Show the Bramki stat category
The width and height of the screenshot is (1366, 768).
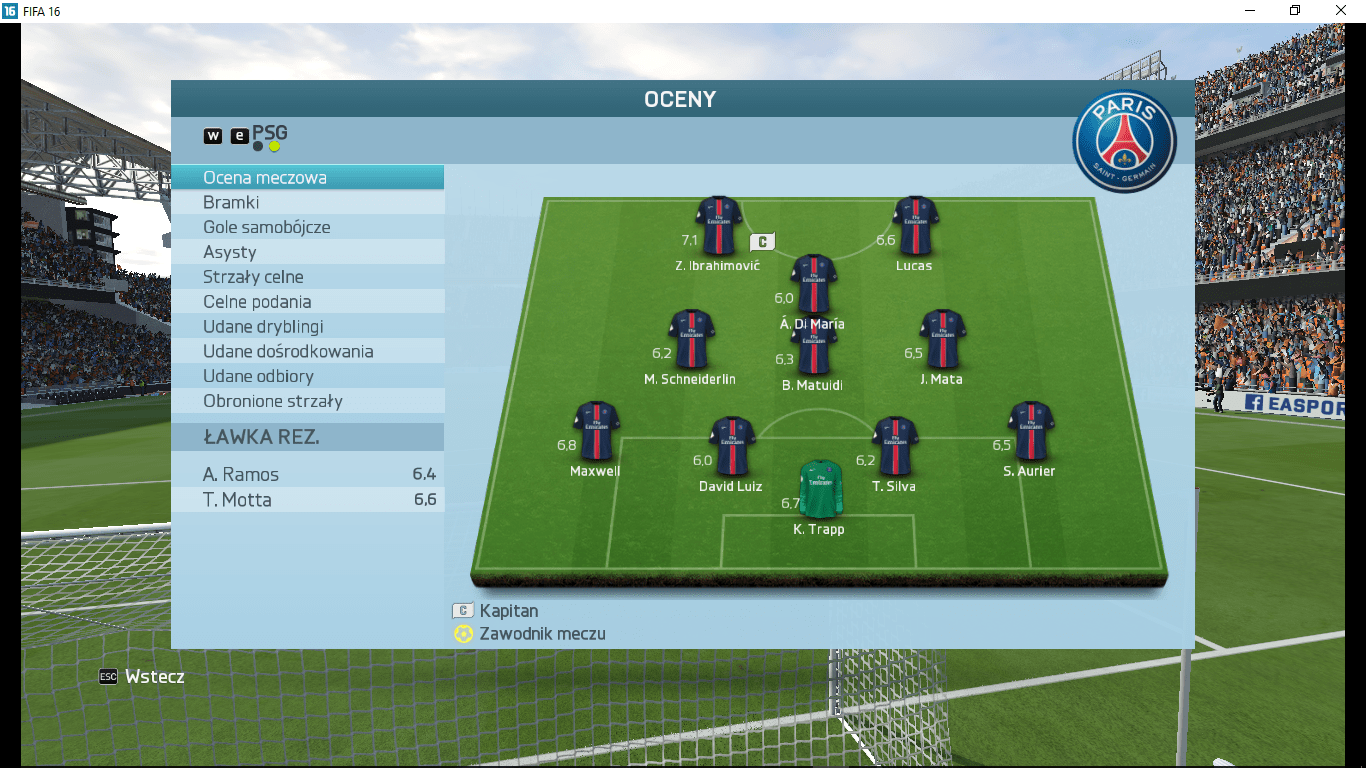click(307, 203)
